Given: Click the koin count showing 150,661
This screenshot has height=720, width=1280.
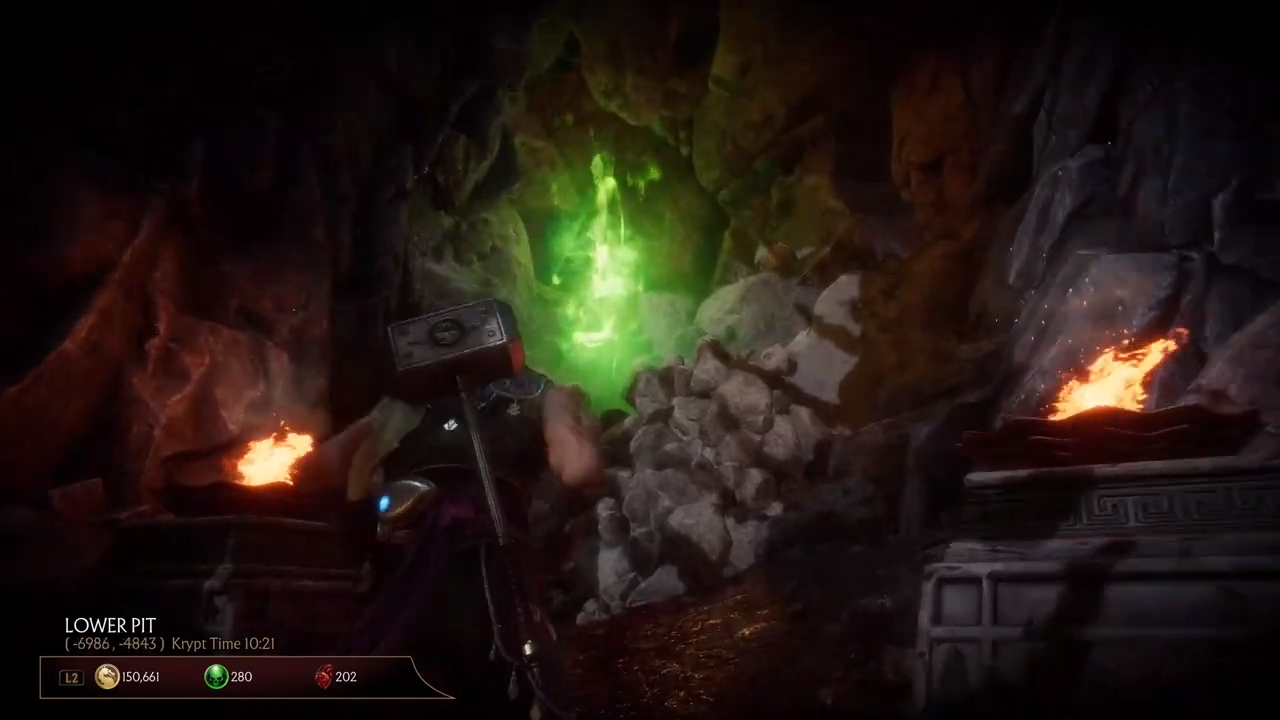Looking at the screenshot, I should coord(140,677).
